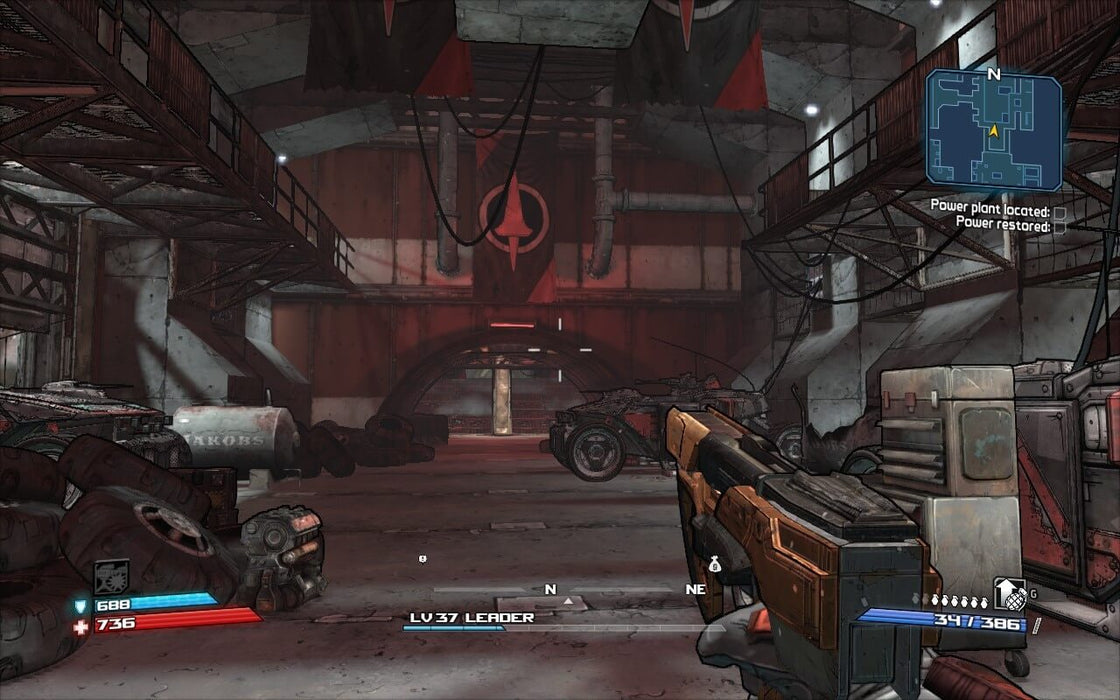This screenshot has width=1120, height=700.
Task: Click the money bag marker on the compass
Action: [715, 565]
